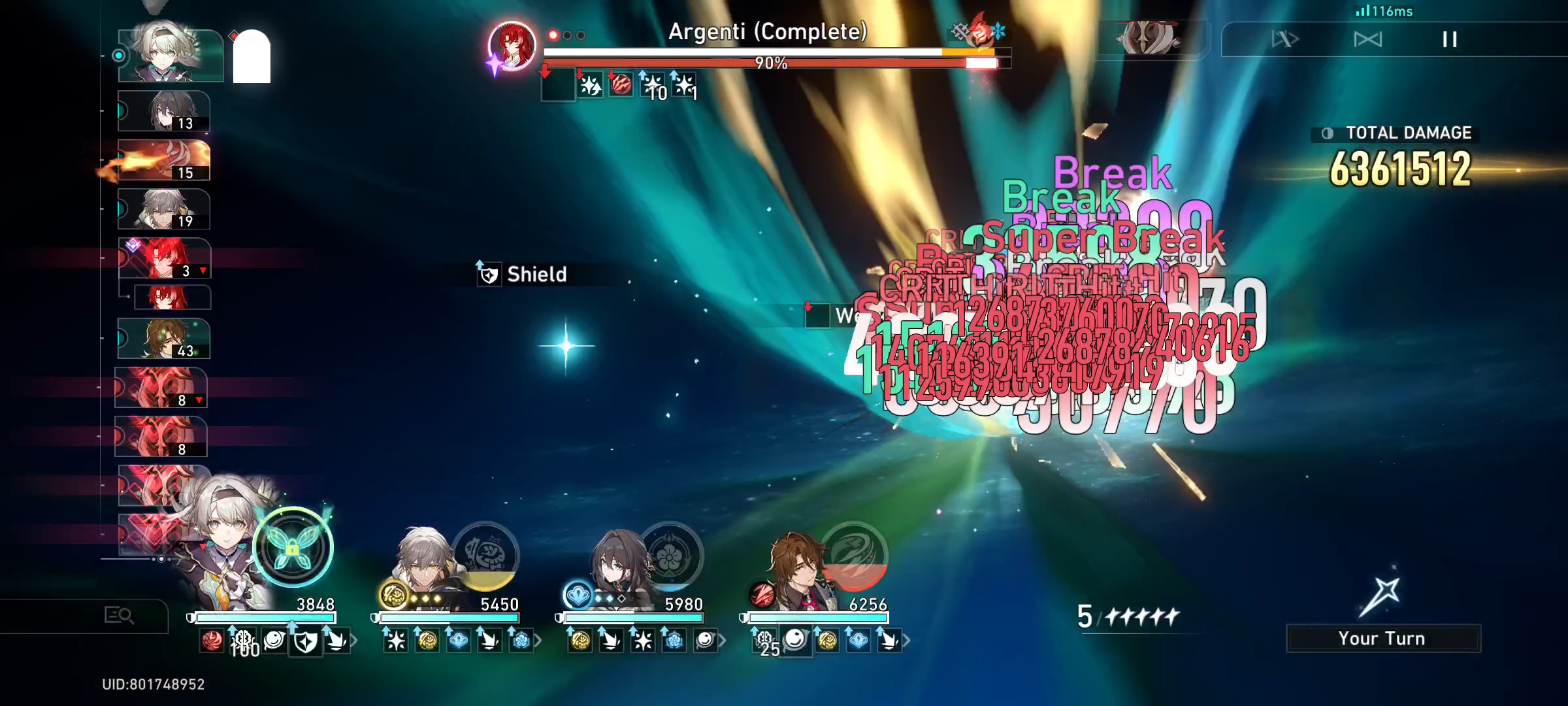The height and width of the screenshot is (706, 1568).
Task: Enable auto-battle mode
Action: 1368,40
